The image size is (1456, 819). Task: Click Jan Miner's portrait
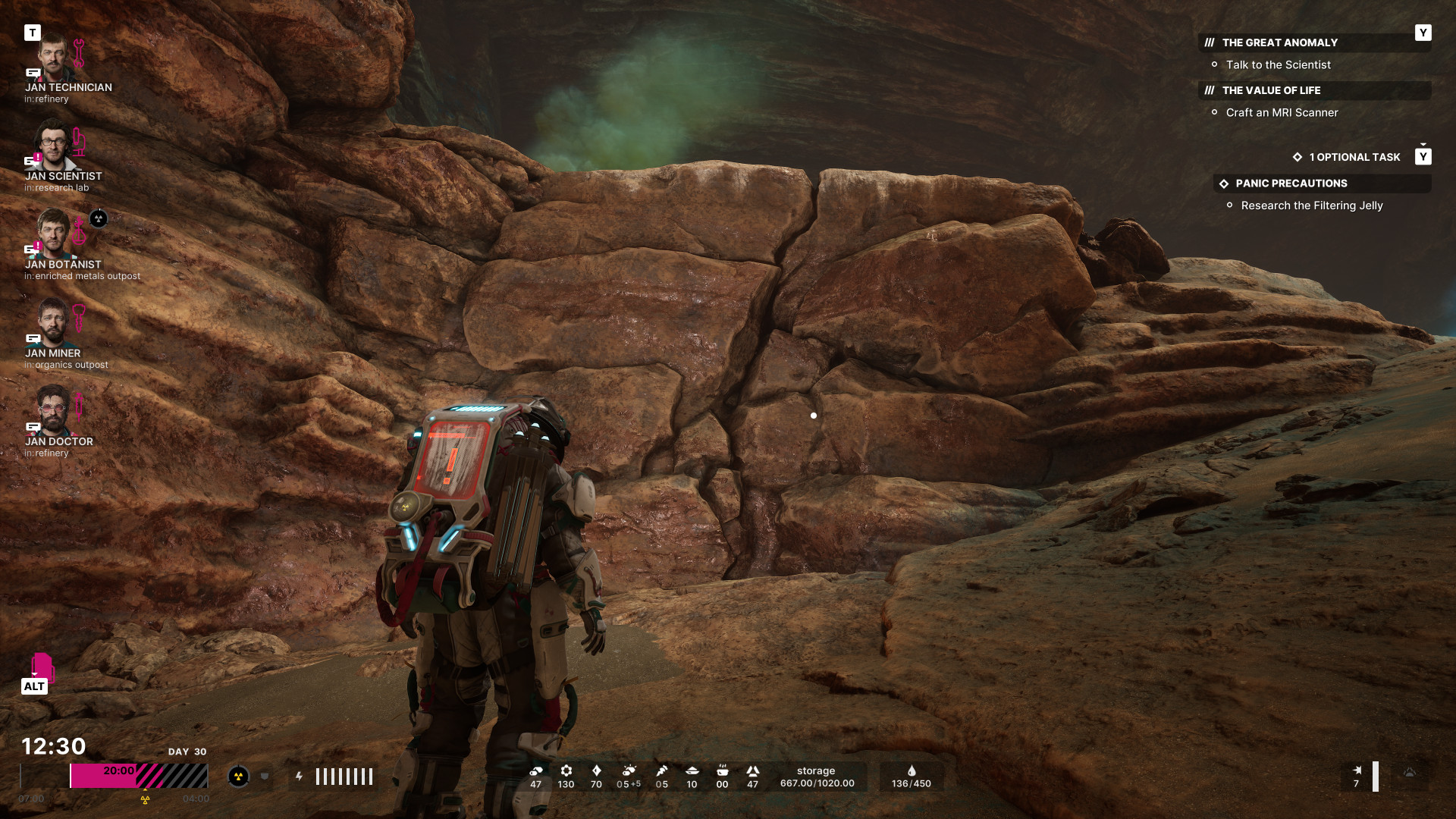point(52,322)
